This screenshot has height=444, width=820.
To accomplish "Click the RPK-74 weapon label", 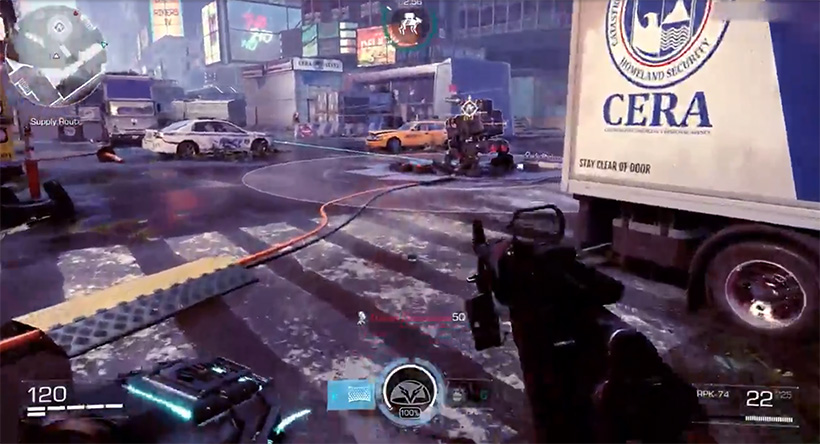I will [x=711, y=395].
